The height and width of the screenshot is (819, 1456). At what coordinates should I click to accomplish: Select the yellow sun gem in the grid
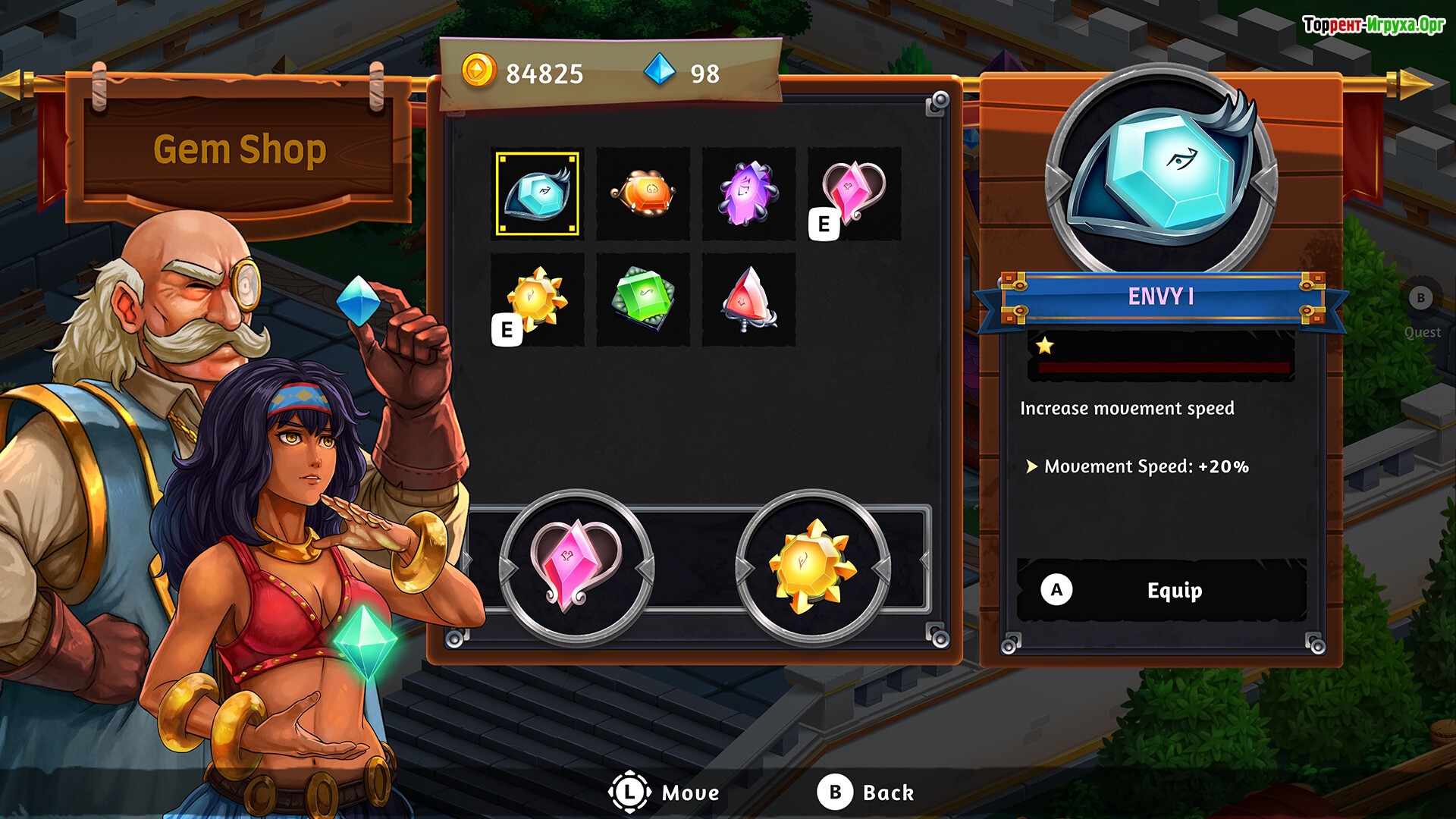537,300
